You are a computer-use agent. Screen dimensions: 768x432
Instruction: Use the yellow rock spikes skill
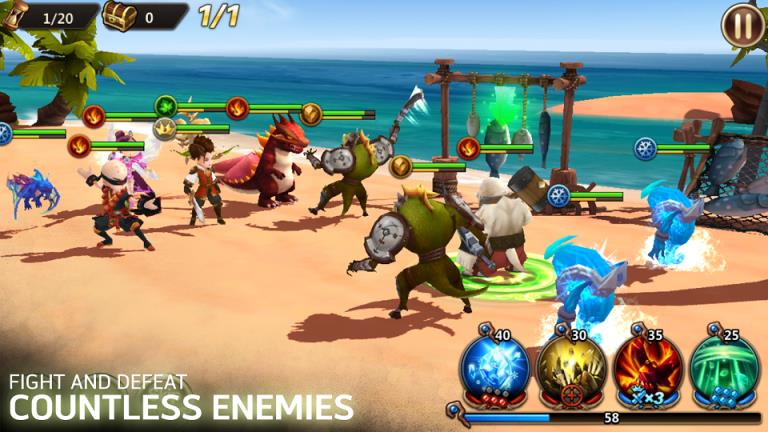(572, 370)
